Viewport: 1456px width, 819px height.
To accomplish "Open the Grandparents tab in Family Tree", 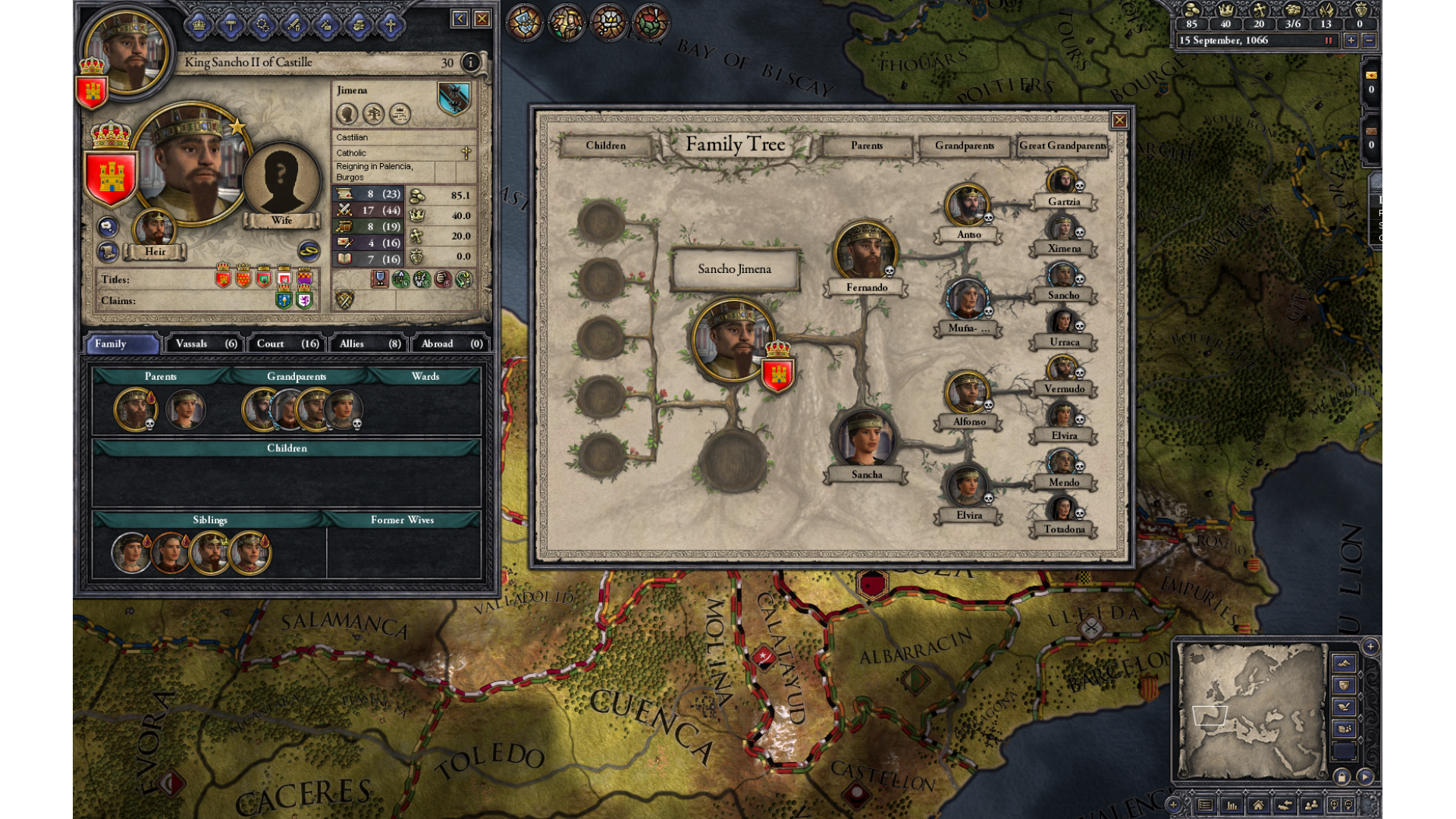I will pos(964,146).
